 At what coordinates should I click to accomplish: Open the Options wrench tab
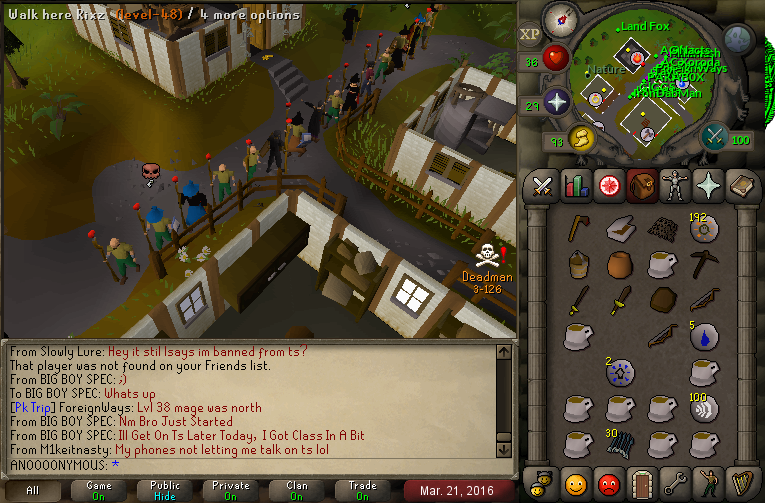[x=674, y=485]
